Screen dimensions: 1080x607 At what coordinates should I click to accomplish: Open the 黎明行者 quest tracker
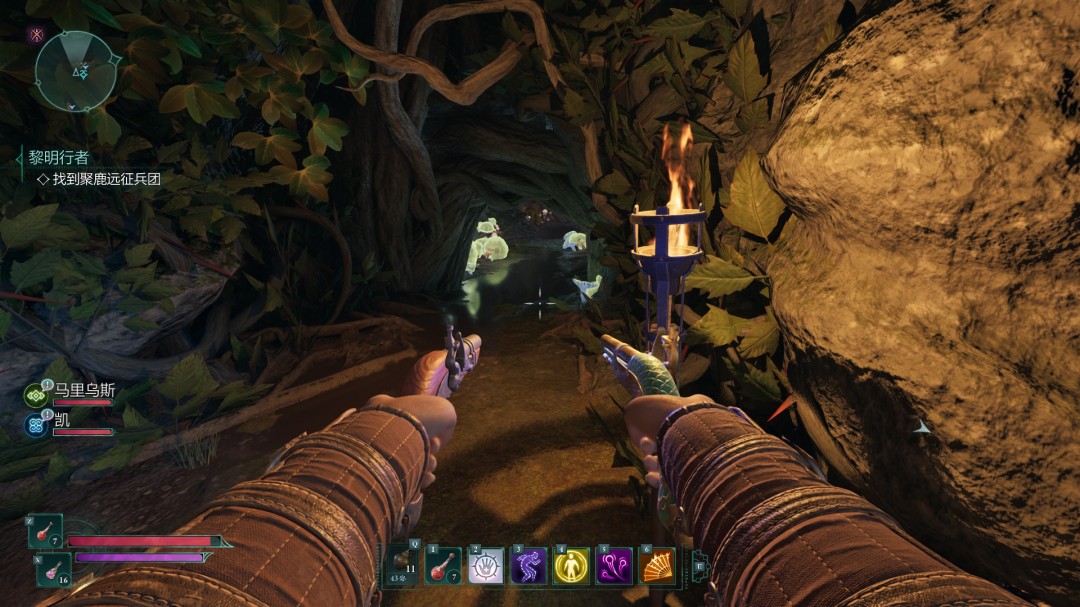click(x=59, y=158)
